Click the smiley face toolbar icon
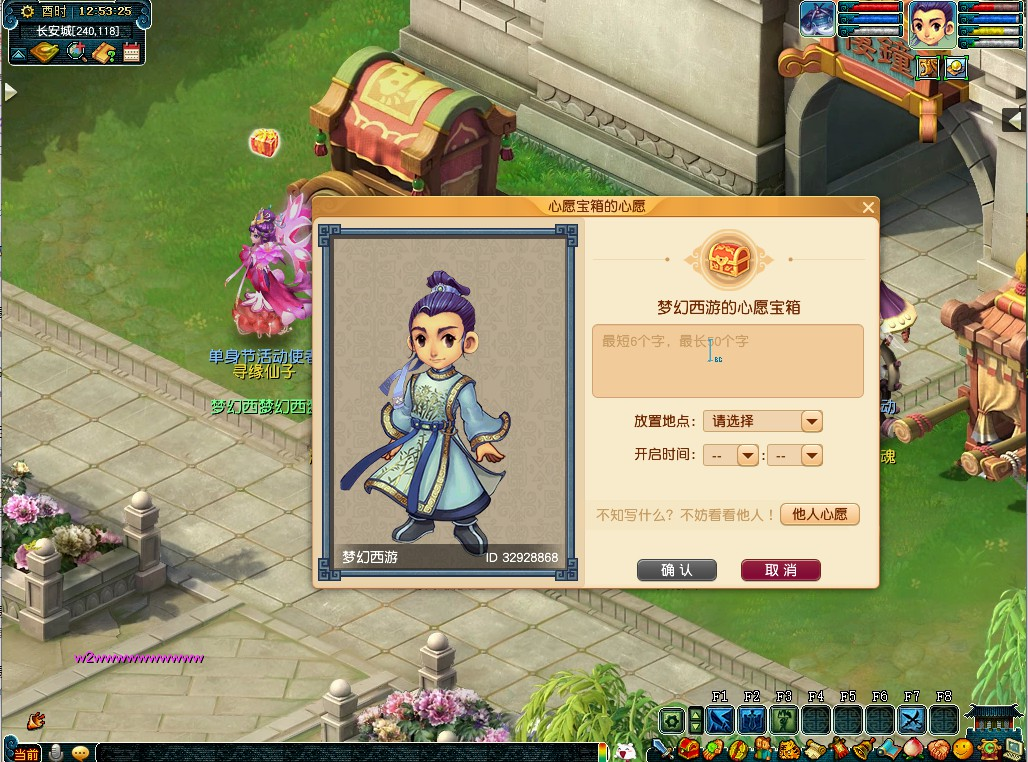The image size is (1028, 762). [x=963, y=748]
